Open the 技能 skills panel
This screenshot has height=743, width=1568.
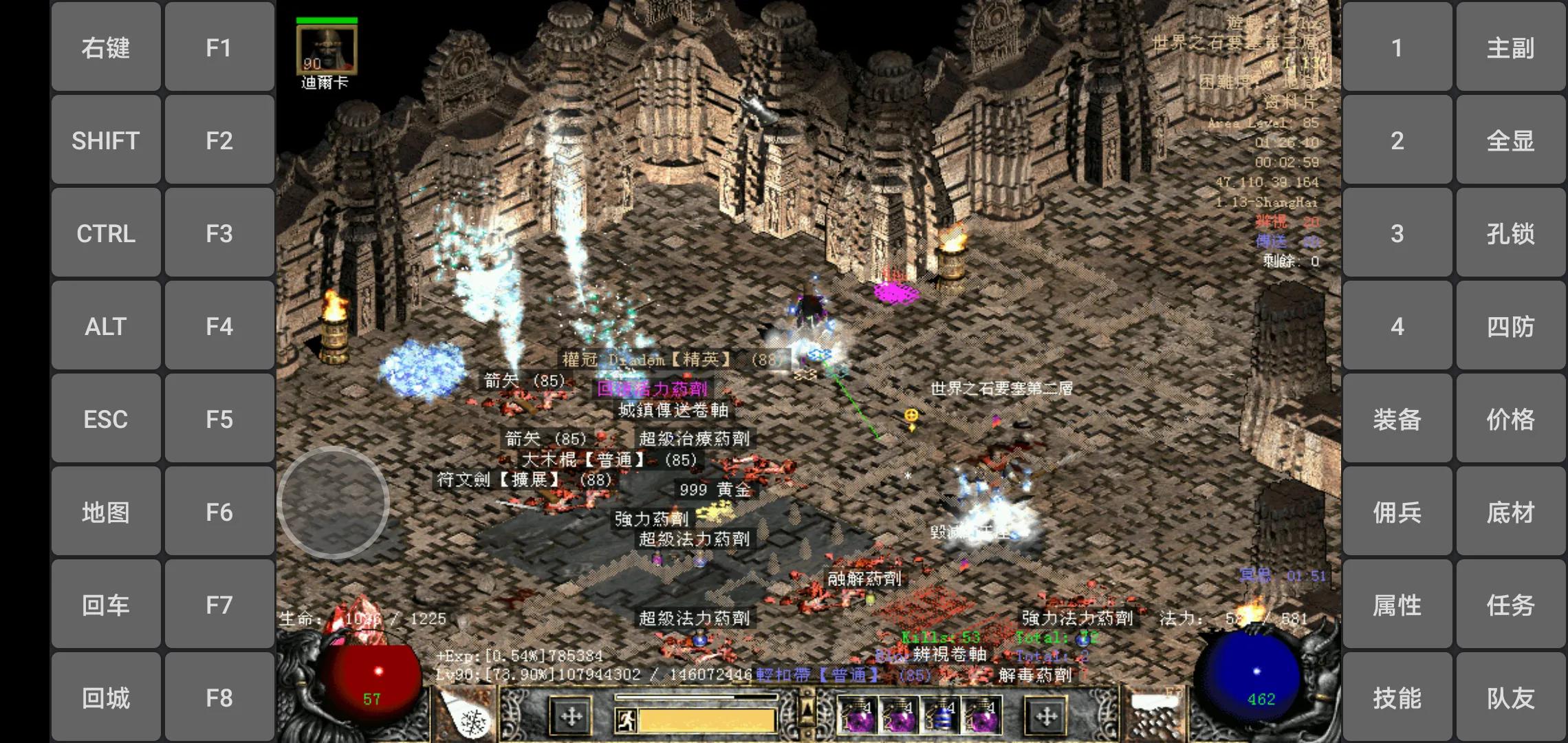pyautogui.click(x=1397, y=698)
